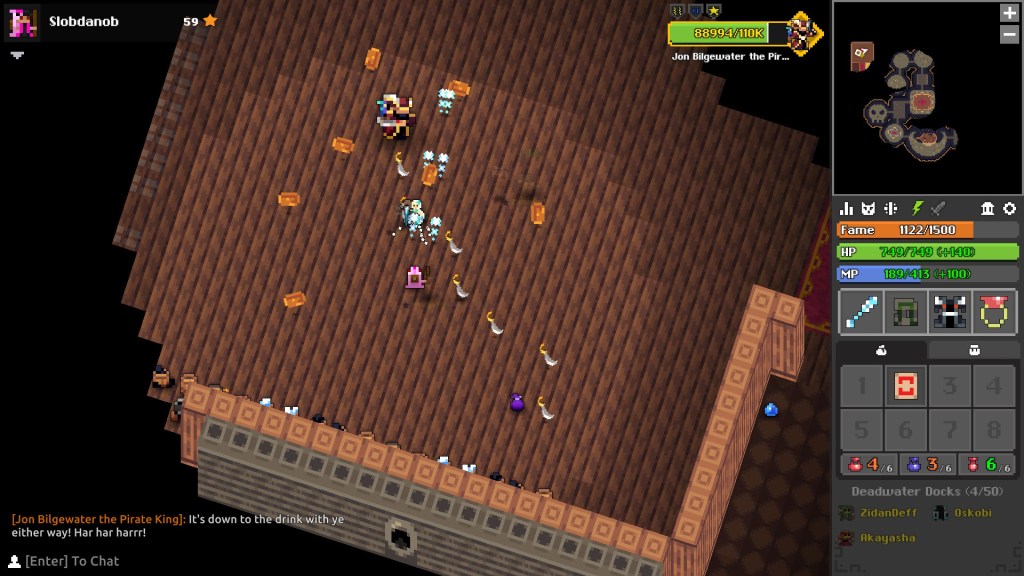The image size is (1024, 576).
Task: Open the chat input box
Action: [x=72, y=561]
